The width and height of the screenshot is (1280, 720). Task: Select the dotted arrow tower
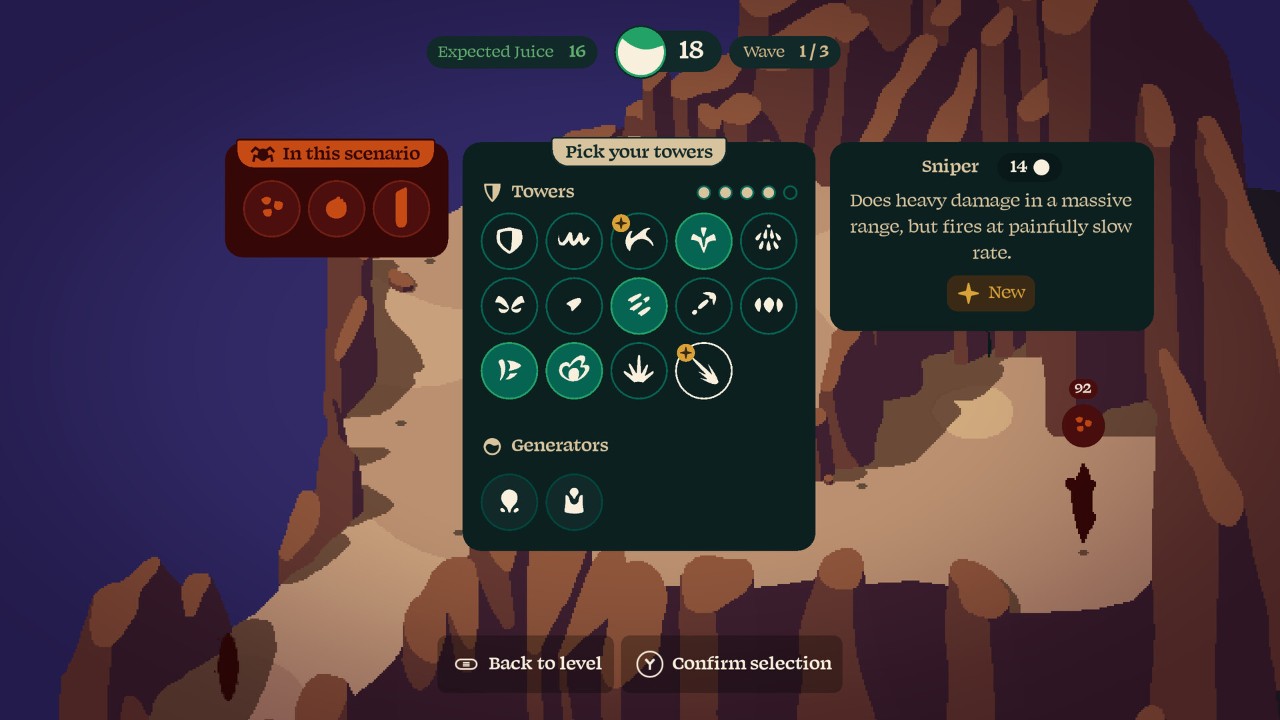tap(704, 306)
